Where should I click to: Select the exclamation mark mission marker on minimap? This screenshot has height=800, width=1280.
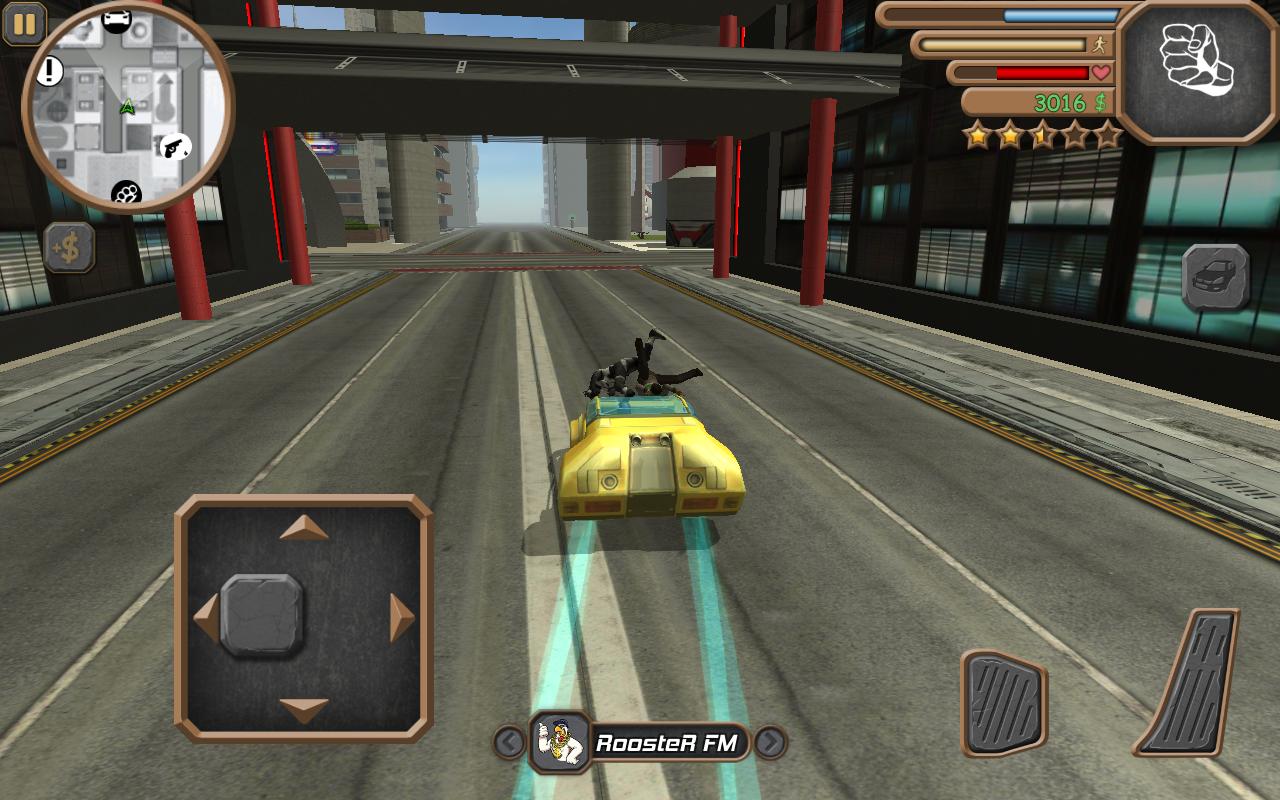[x=50, y=70]
